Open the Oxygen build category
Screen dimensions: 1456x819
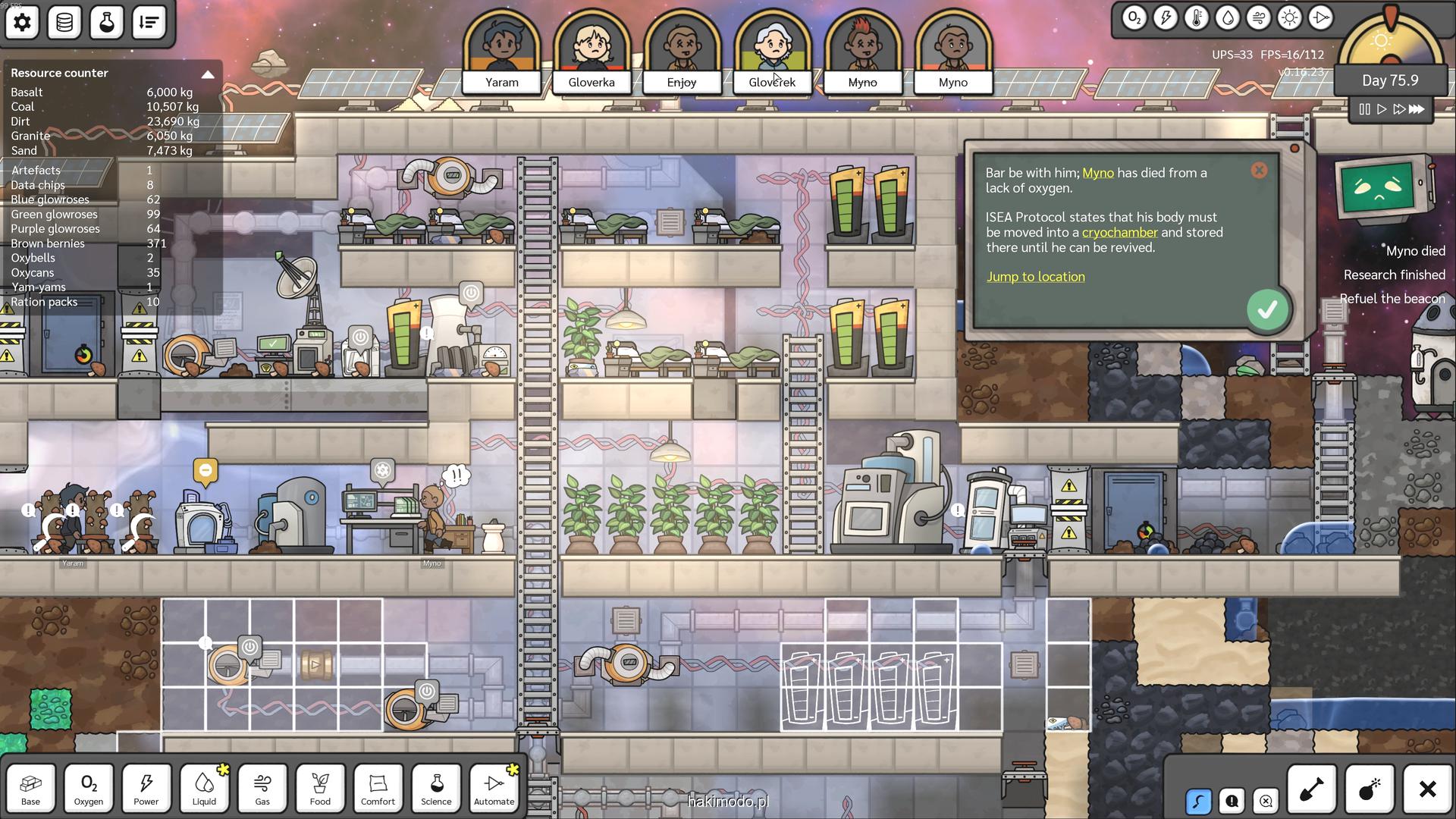88,788
